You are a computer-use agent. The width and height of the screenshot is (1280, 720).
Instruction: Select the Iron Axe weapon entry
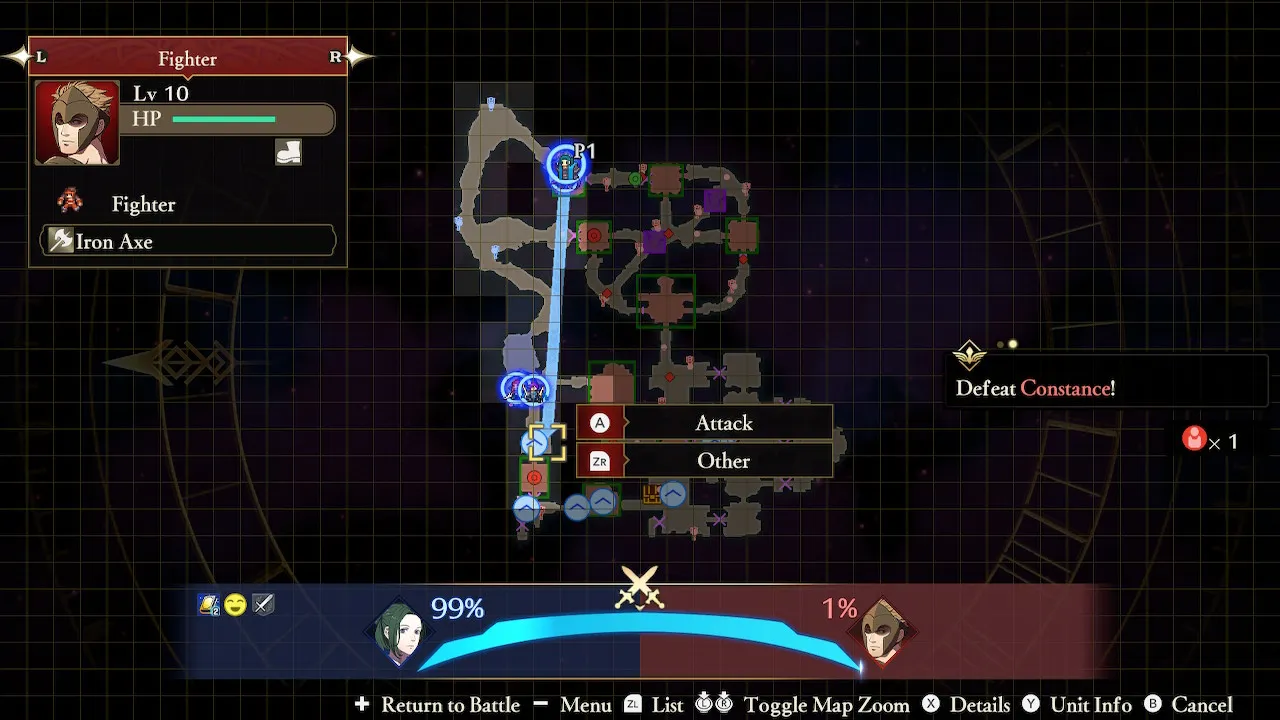coord(188,241)
